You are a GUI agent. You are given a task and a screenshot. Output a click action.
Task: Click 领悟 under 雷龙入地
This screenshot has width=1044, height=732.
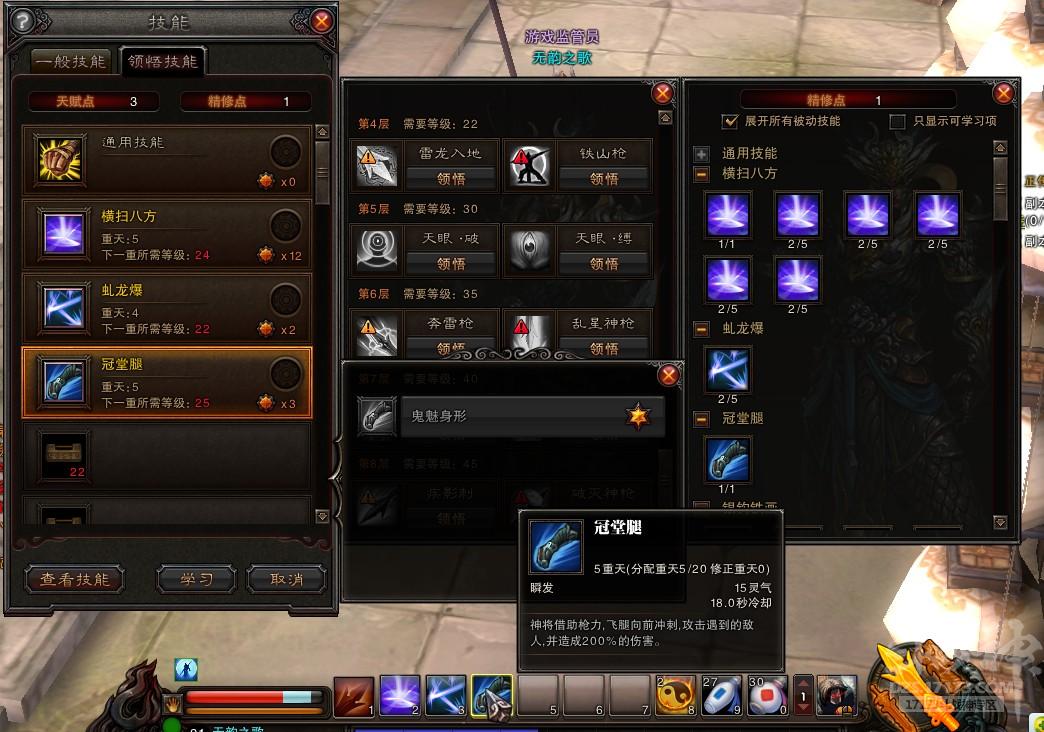pos(451,179)
